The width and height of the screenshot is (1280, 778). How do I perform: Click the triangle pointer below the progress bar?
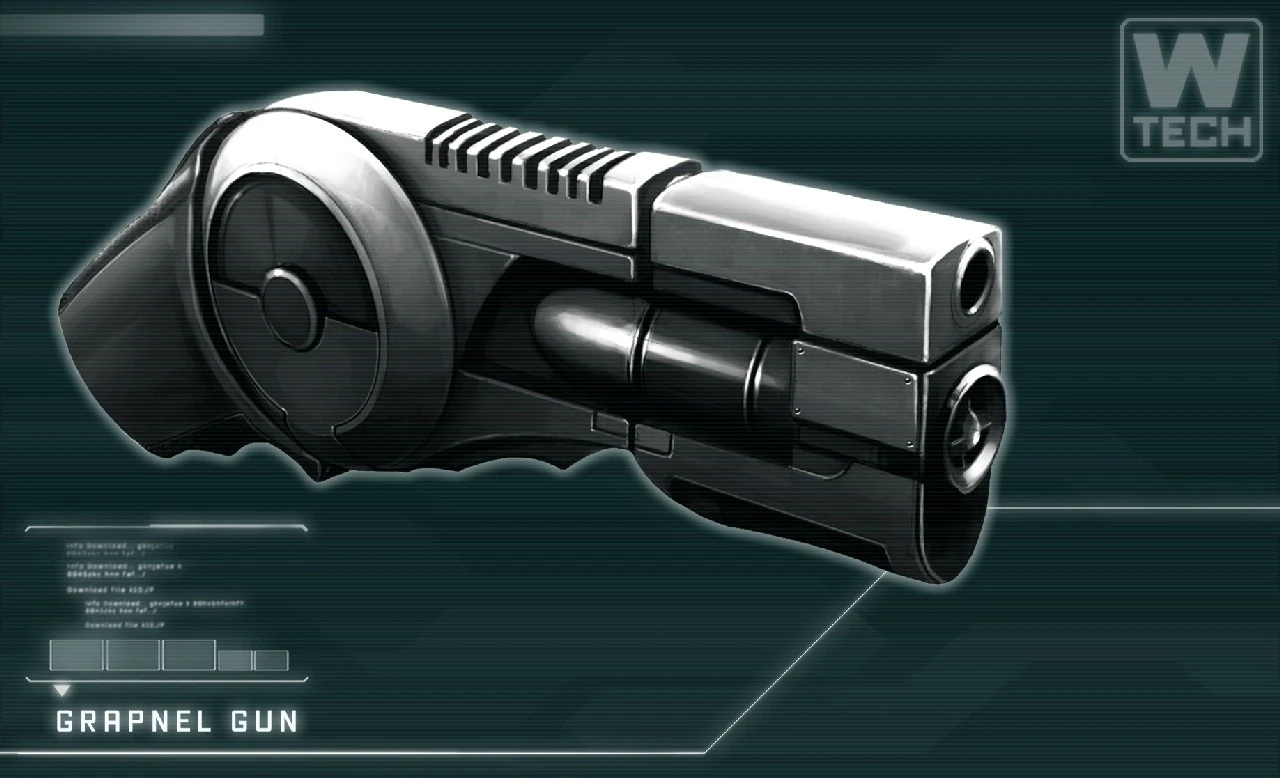[62, 689]
